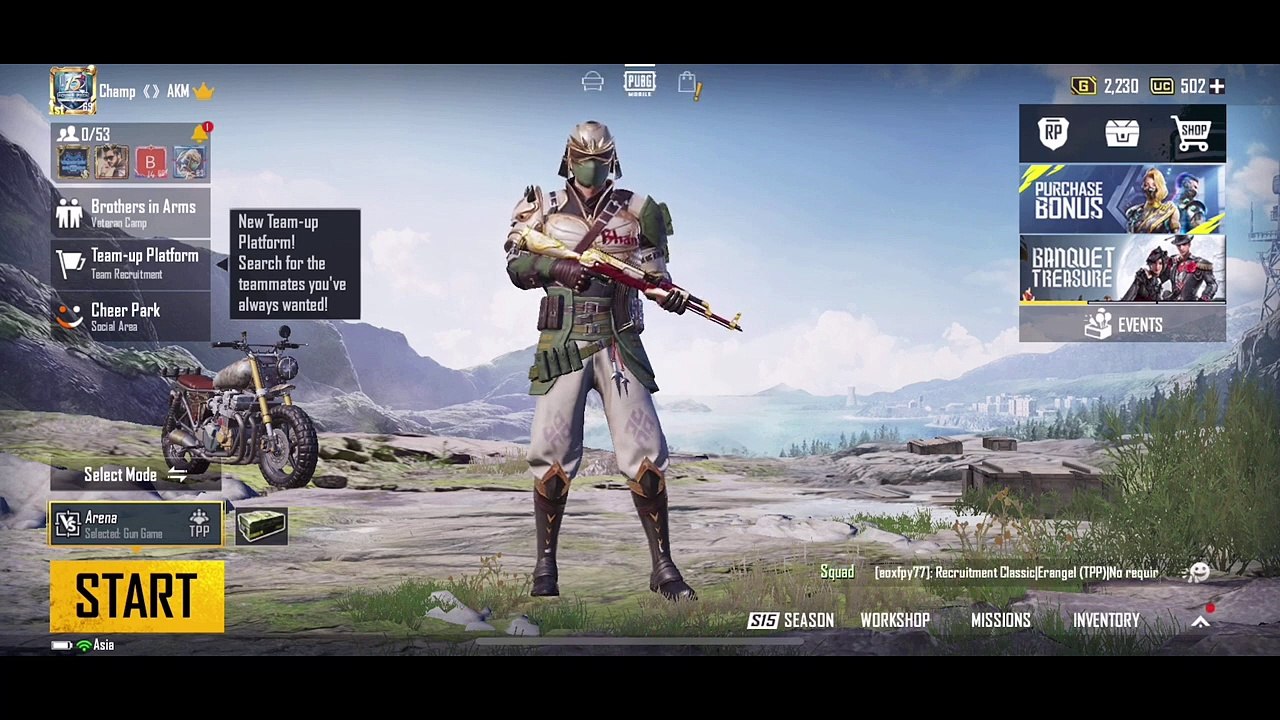
Task: Enter Cheer Park social area
Action: coord(131,316)
